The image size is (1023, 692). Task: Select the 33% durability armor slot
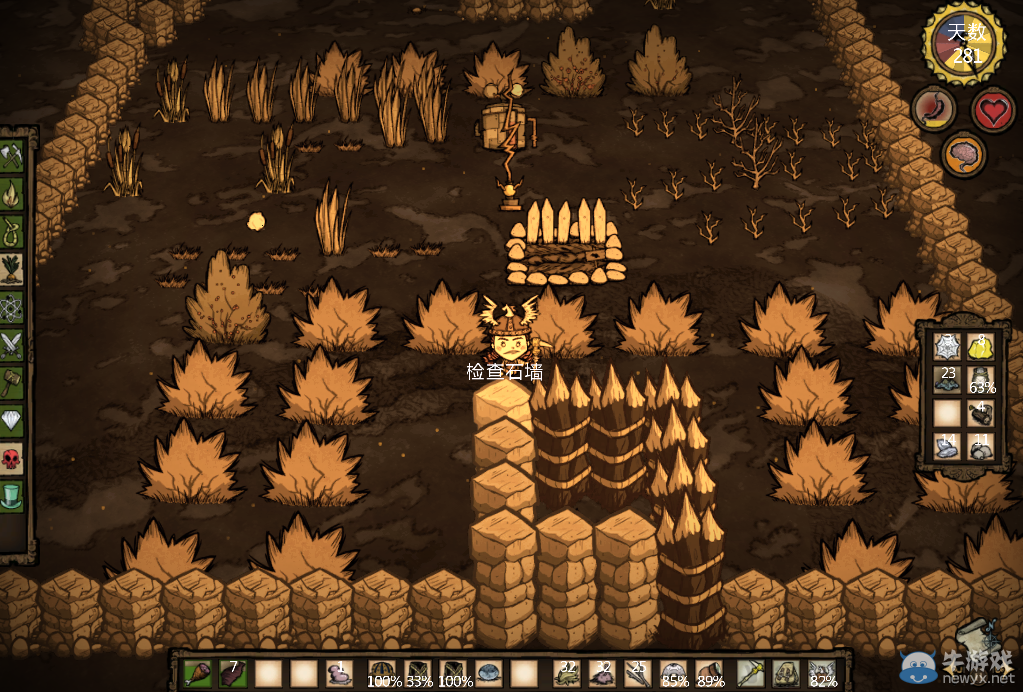point(417,673)
